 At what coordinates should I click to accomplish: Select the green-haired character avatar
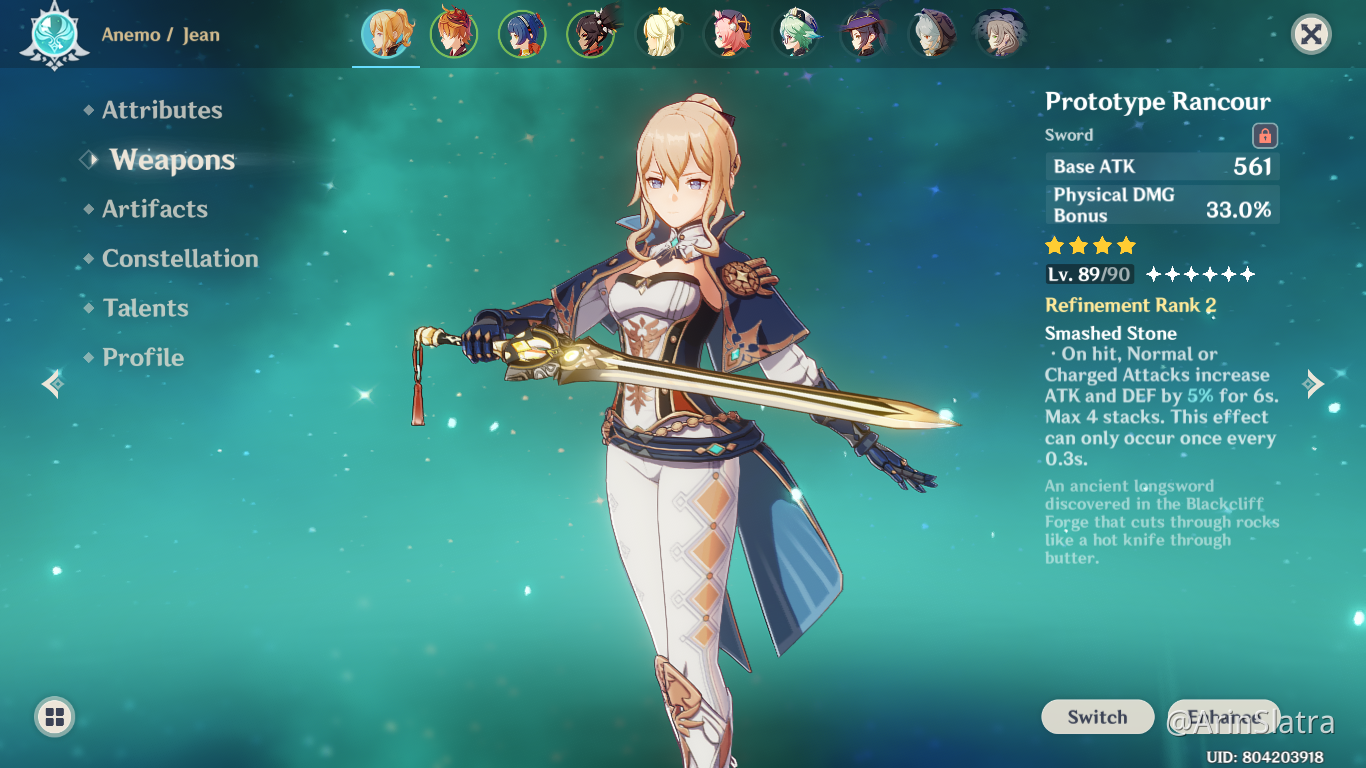tap(795, 33)
